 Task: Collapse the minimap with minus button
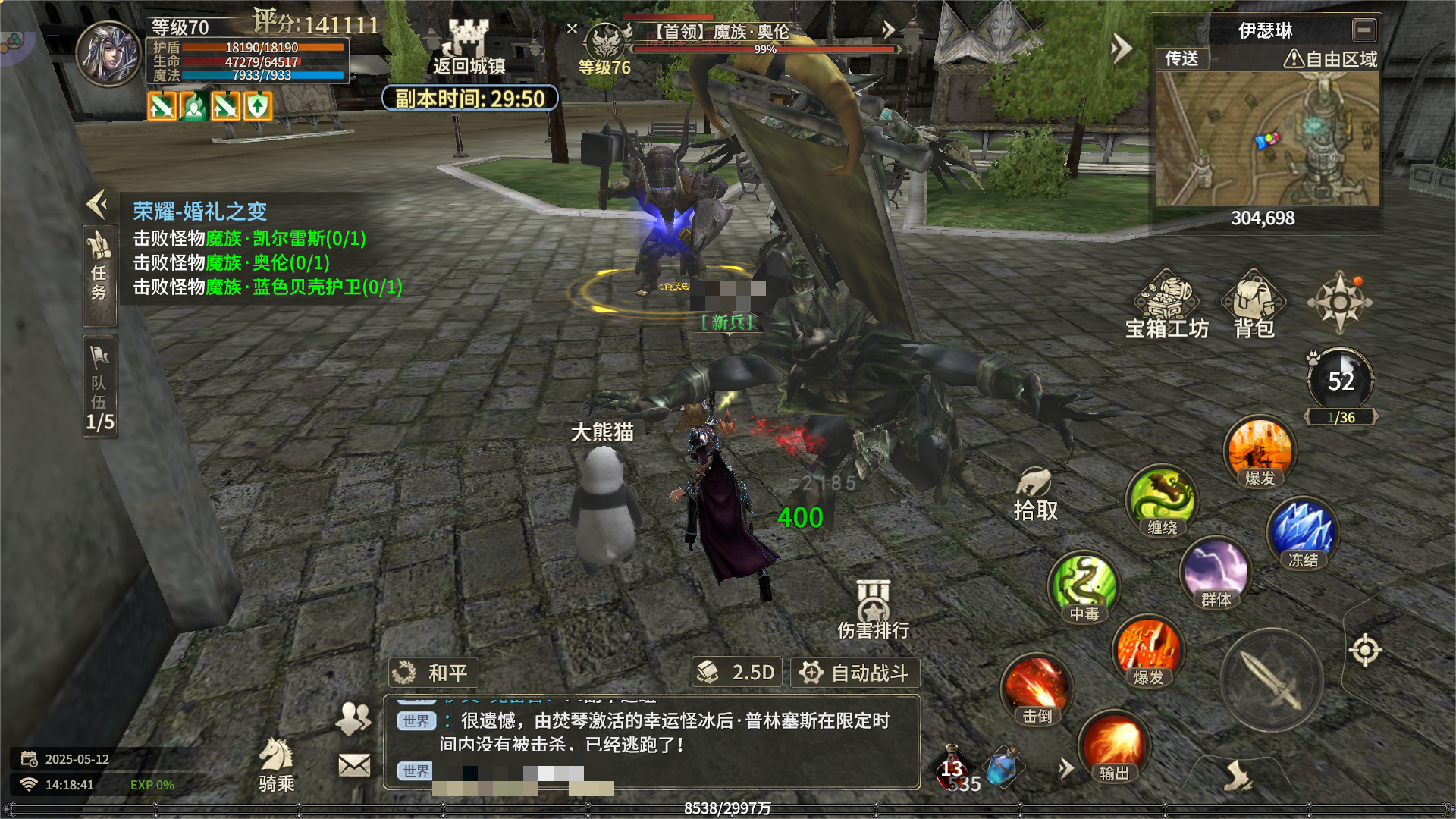tap(1363, 30)
